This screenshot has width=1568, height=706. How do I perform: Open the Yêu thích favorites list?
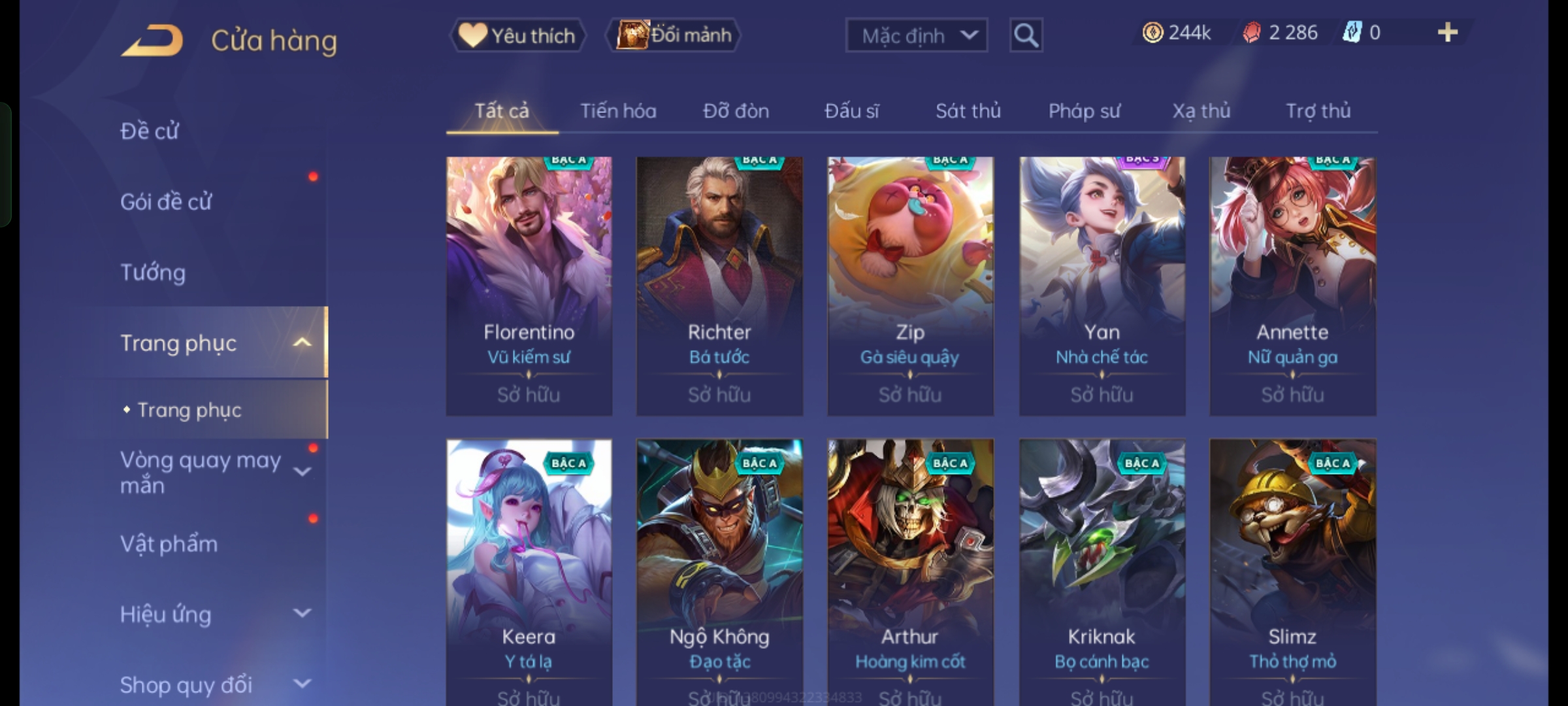tap(517, 35)
